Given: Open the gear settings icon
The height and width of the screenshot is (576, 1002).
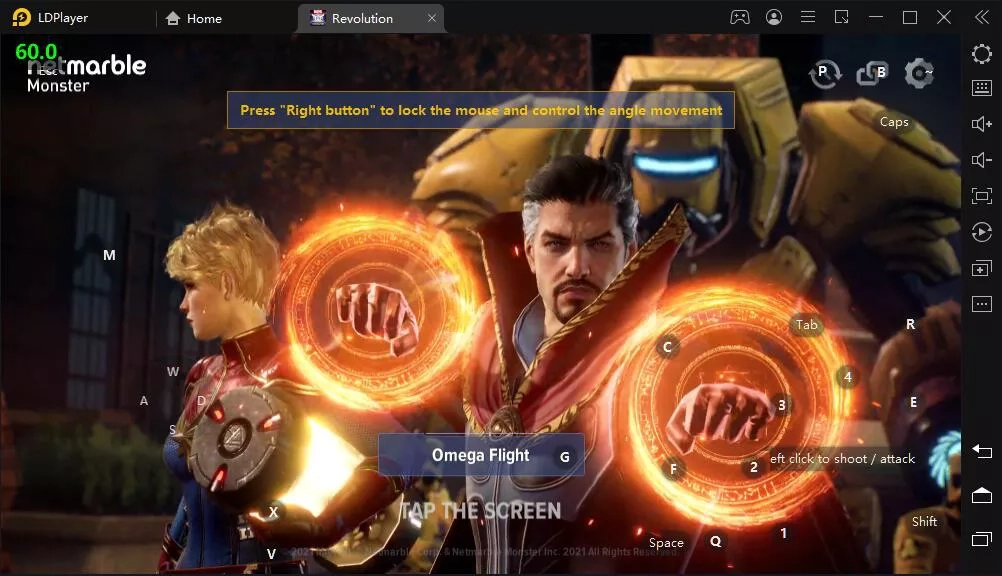Looking at the screenshot, I should click(918, 73).
